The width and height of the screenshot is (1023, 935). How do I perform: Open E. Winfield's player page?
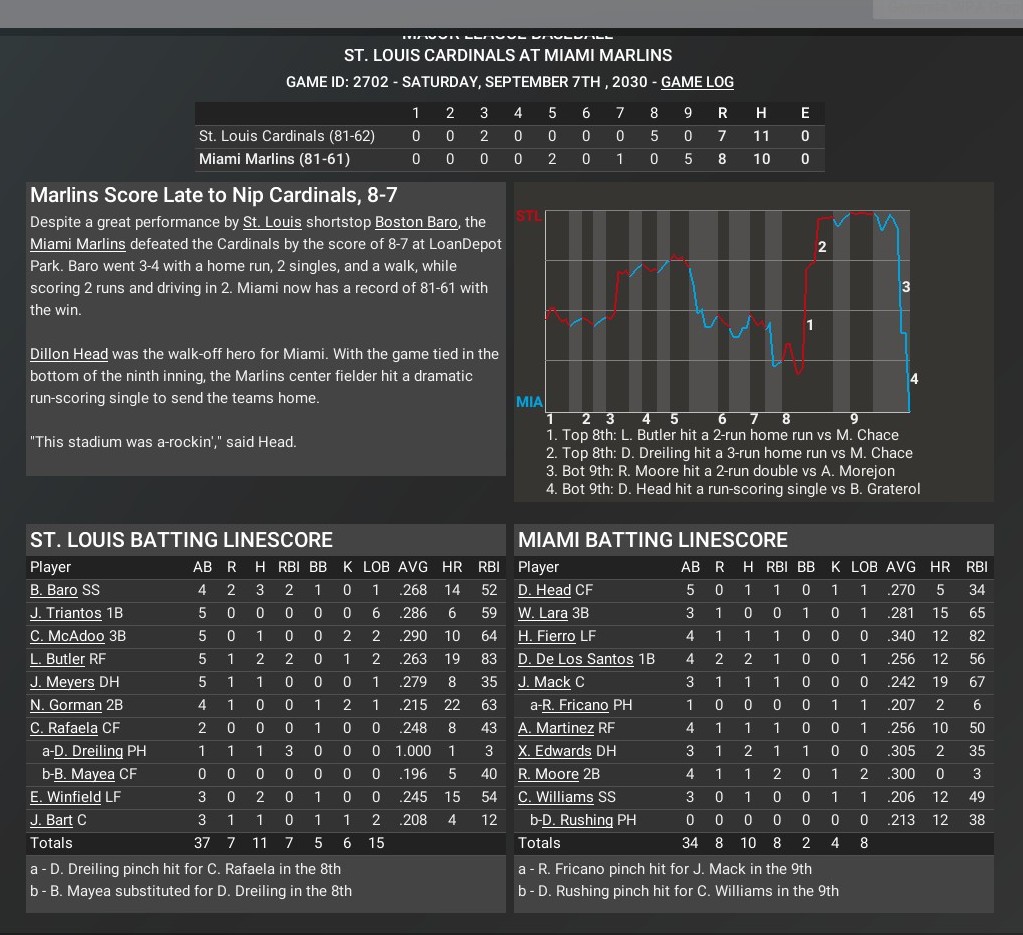pos(66,797)
